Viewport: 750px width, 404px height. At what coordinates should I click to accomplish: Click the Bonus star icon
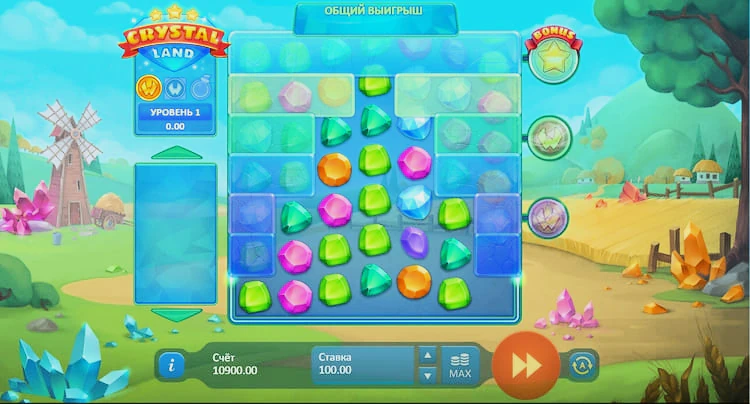[x=549, y=60]
